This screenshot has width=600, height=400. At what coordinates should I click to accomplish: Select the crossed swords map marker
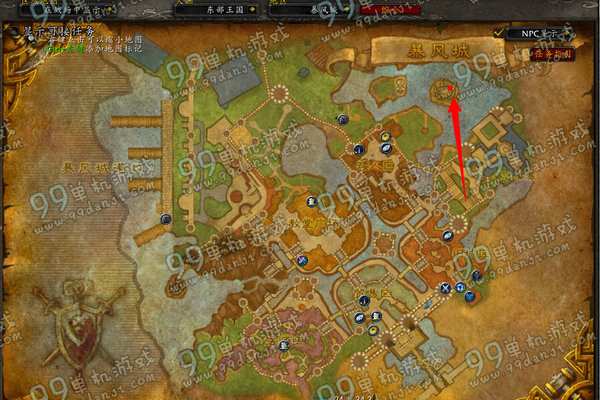[x=445, y=287]
